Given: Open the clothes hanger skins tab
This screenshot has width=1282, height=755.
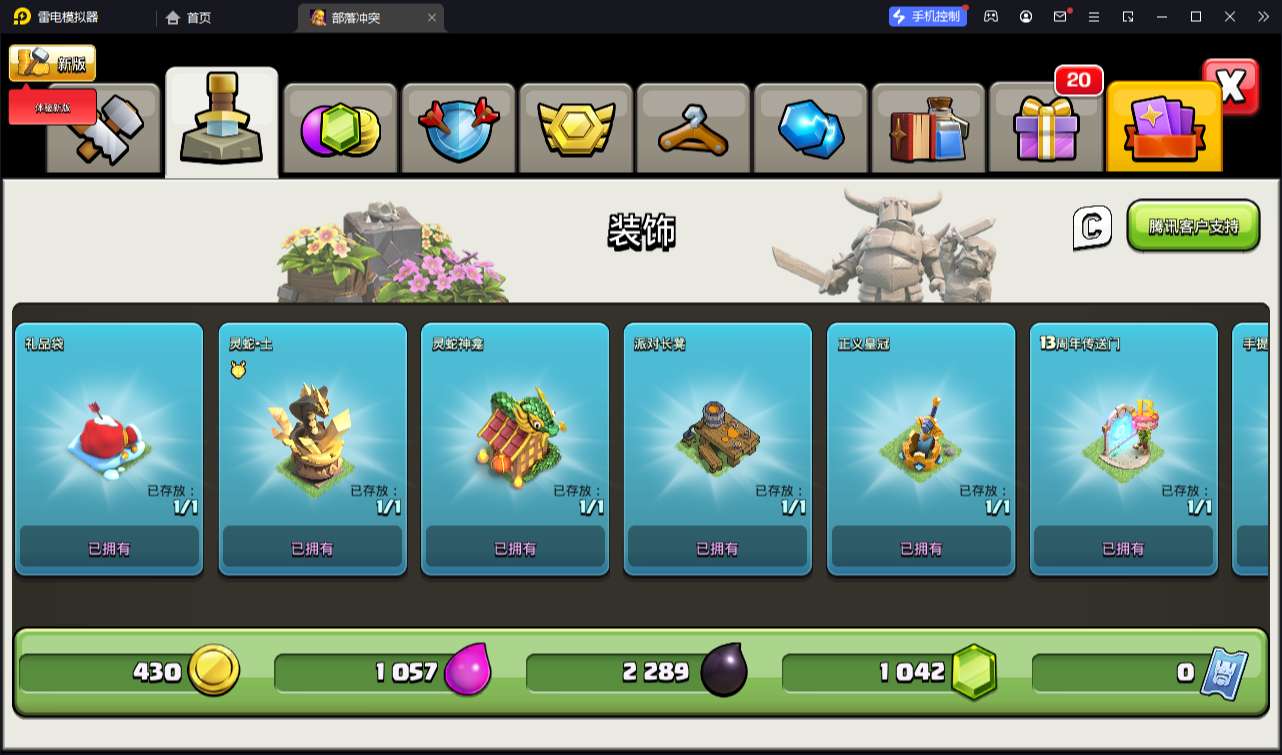Looking at the screenshot, I should 692,130.
